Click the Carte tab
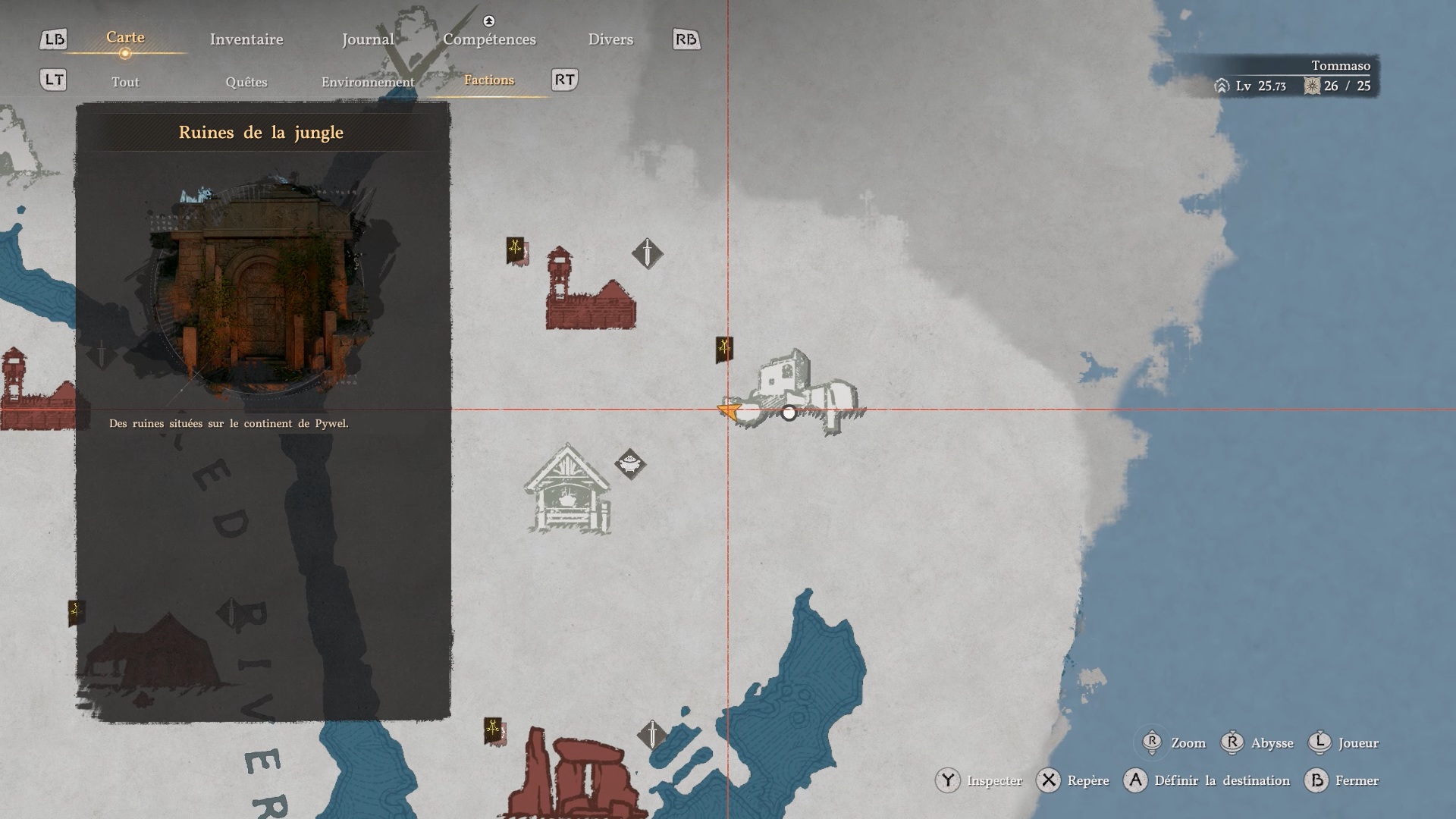 pyautogui.click(x=125, y=37)
